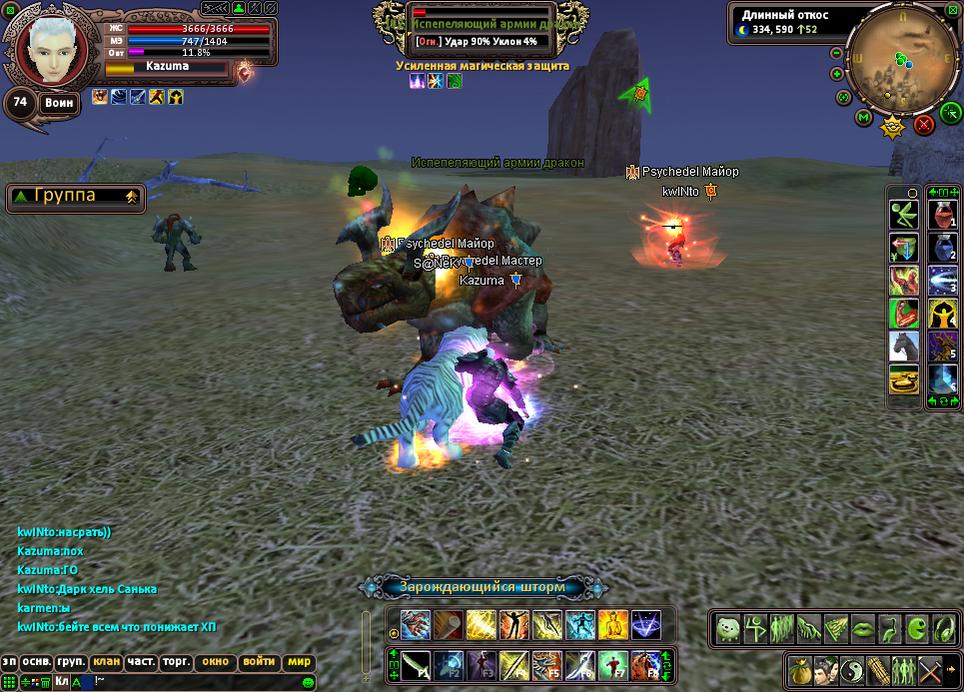Click the "войти" chat button
This screenshot has height=692, width=964.
[259, 662]
